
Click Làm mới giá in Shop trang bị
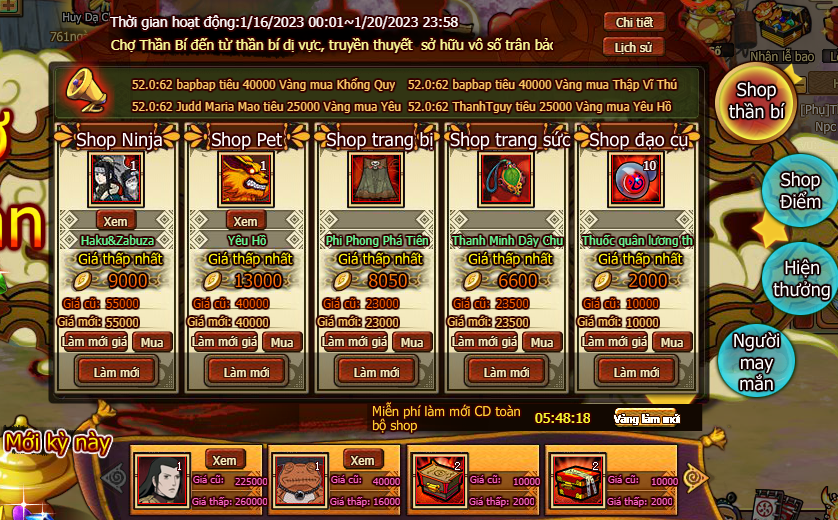click(354, 342)
